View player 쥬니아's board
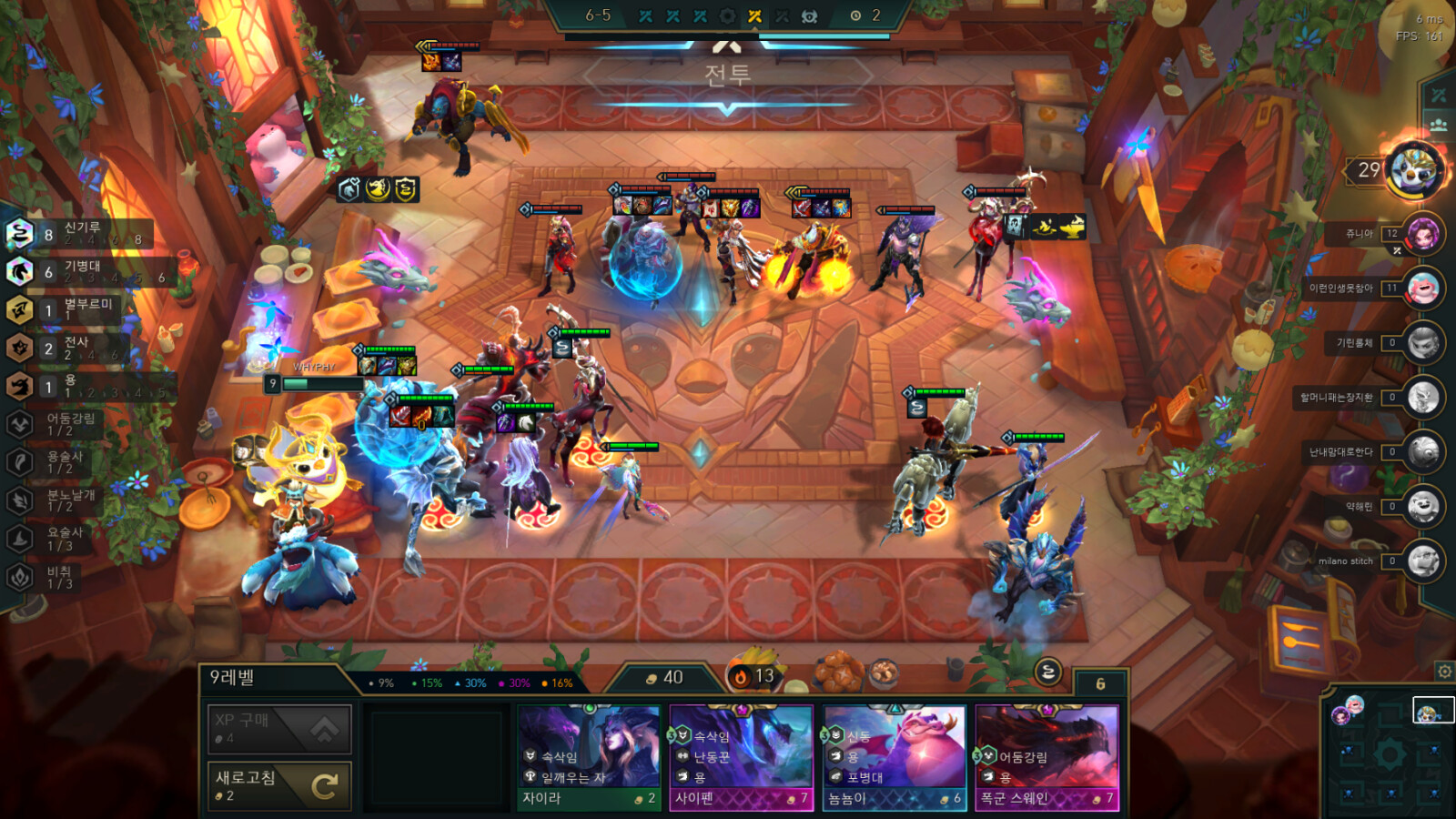This screenshot has height=819, width=1456. (1422, 235)
